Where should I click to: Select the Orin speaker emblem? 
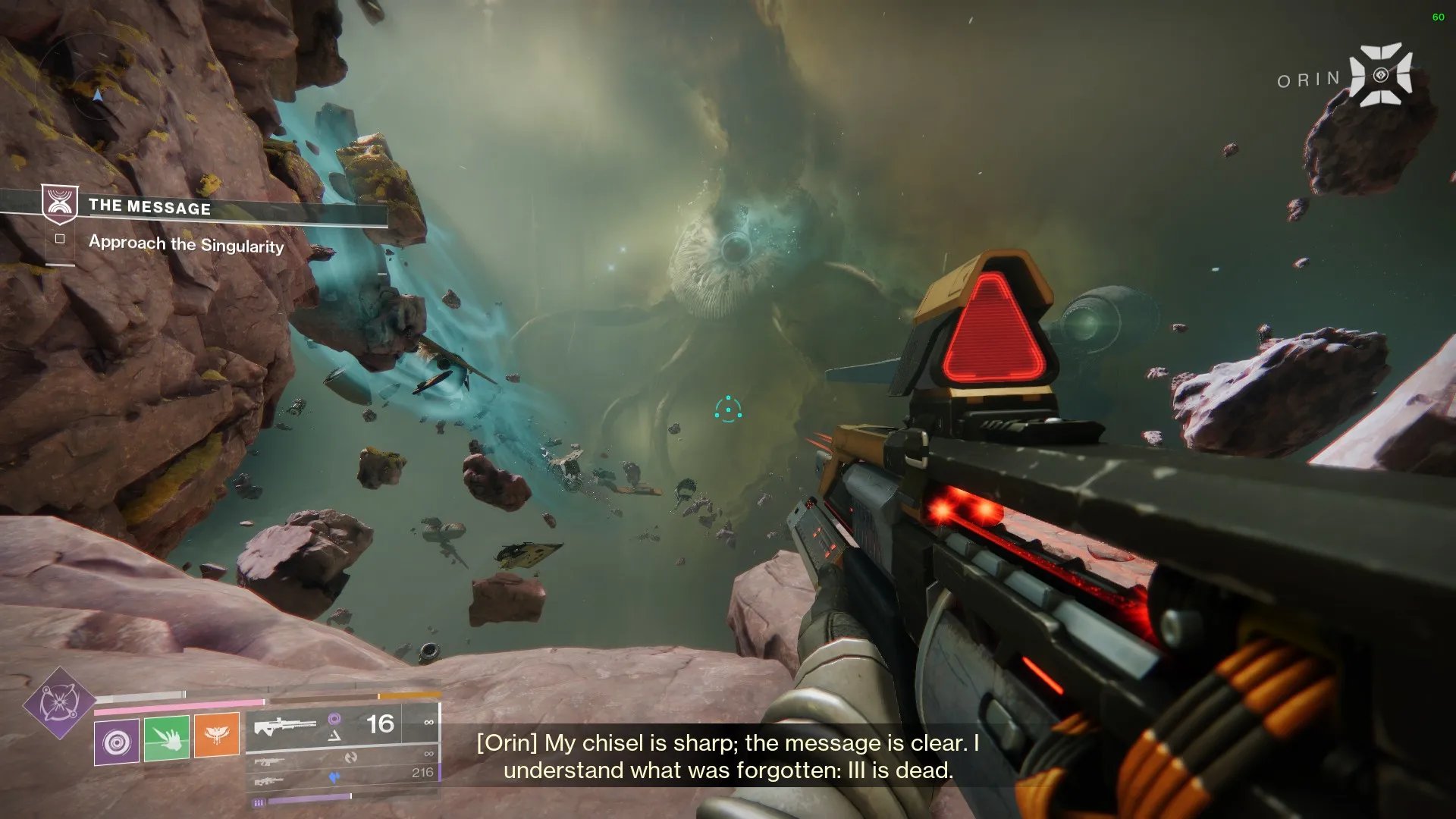click(1381, 75)
